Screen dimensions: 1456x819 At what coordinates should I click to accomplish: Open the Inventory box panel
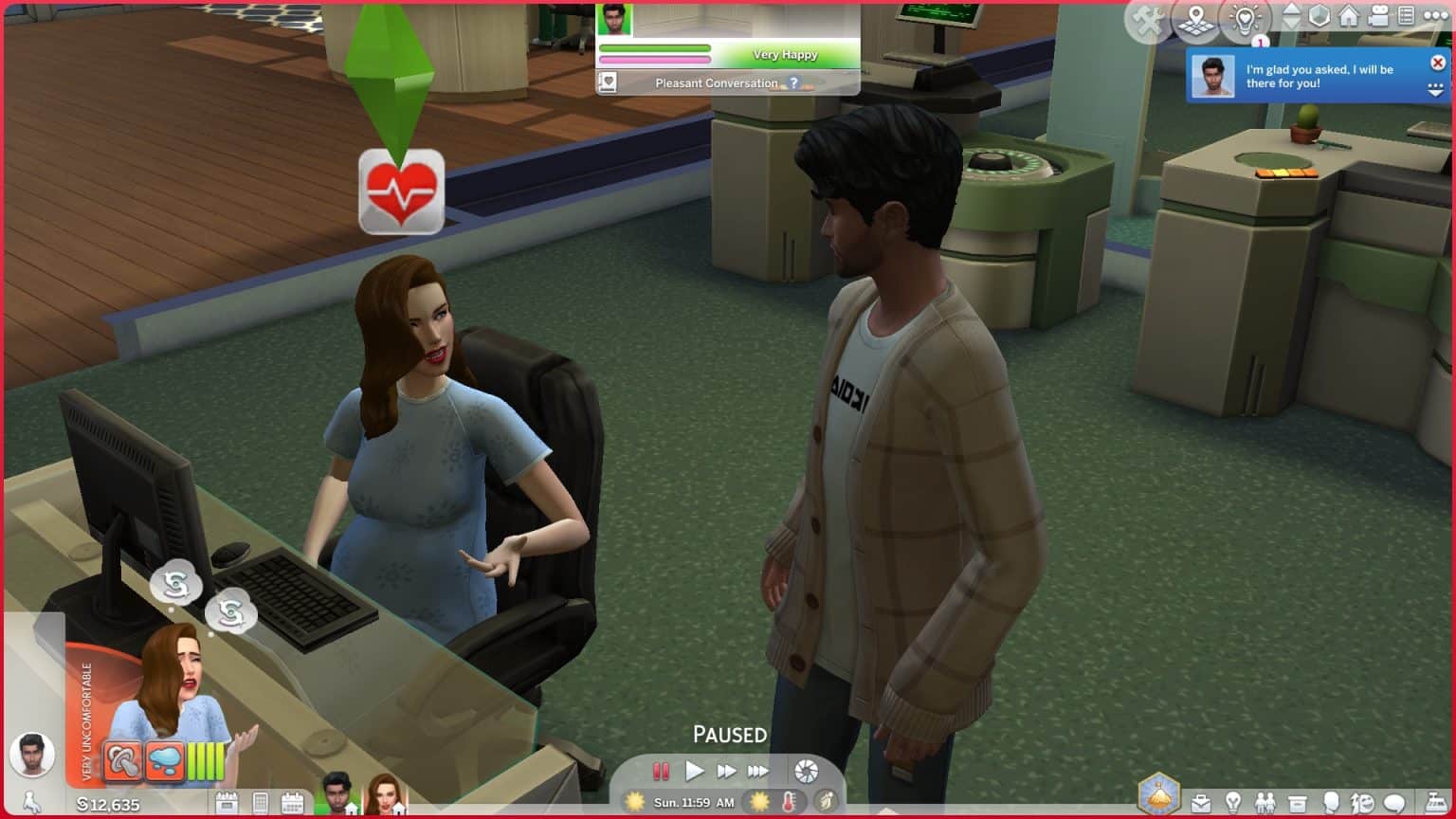[x=1297, y=805]
